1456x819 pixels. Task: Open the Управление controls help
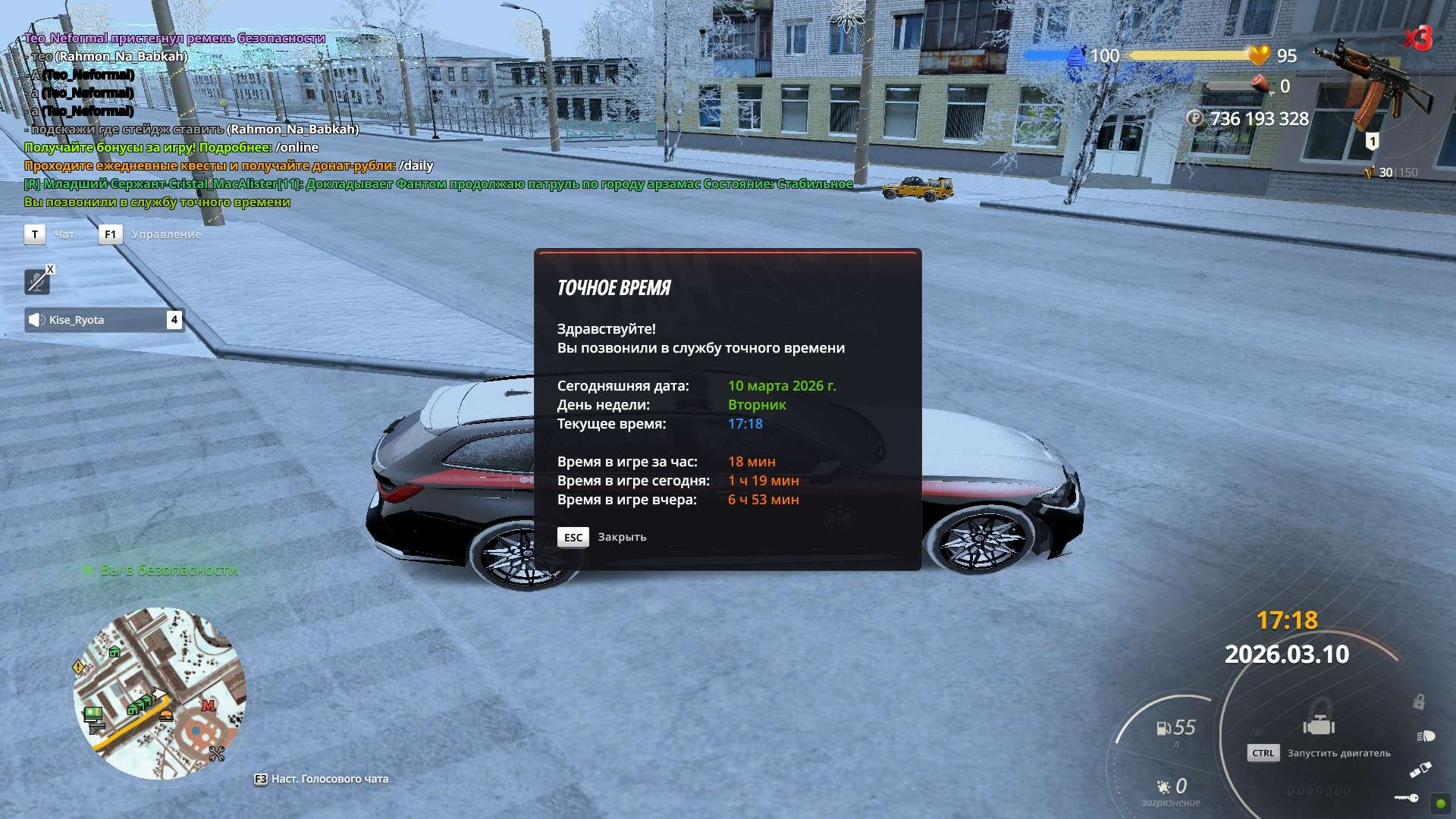[x=166, y=234]
